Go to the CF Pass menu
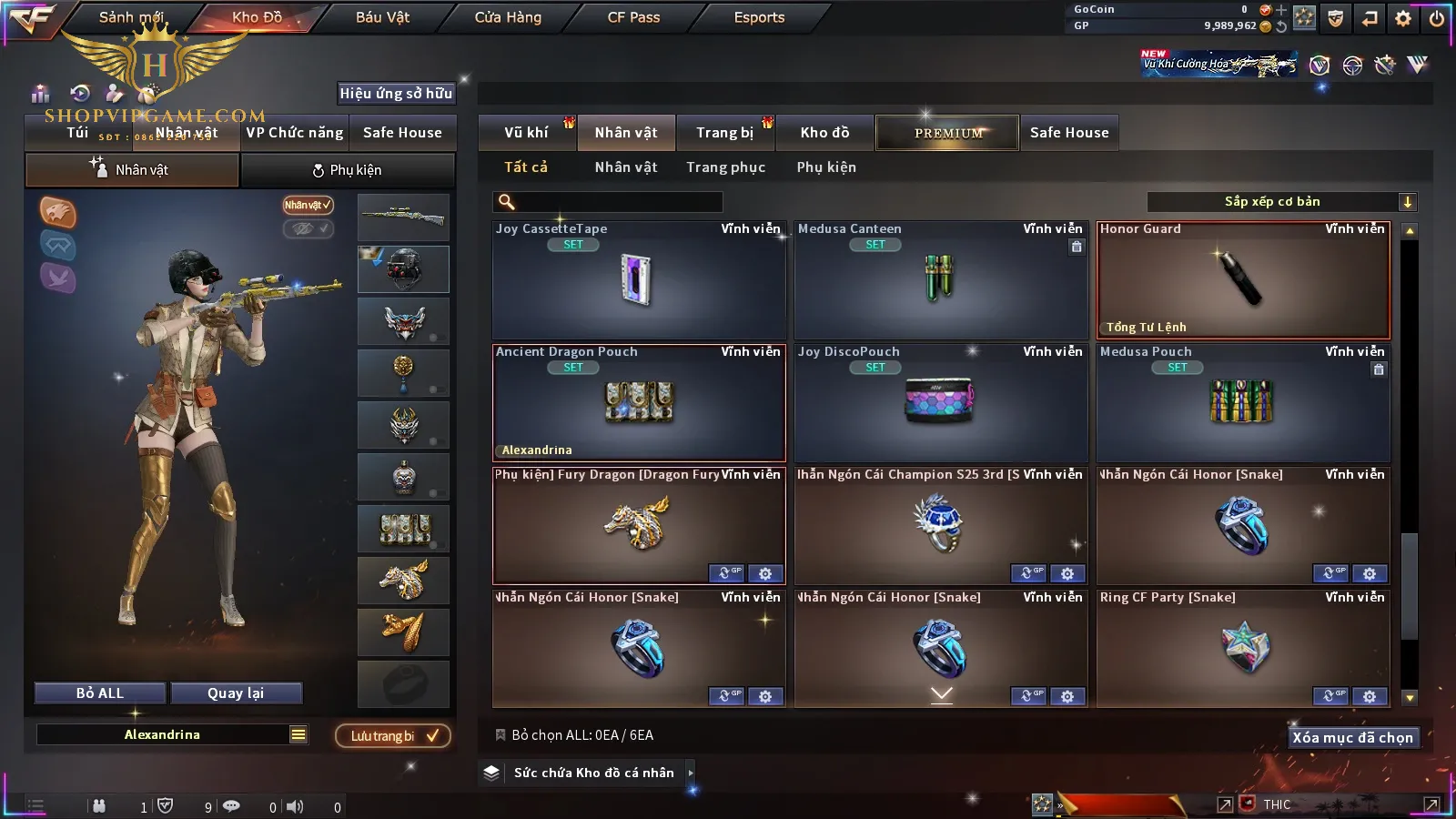The width and height of the screenshot is (1456, 819). [x=633, y=17]
